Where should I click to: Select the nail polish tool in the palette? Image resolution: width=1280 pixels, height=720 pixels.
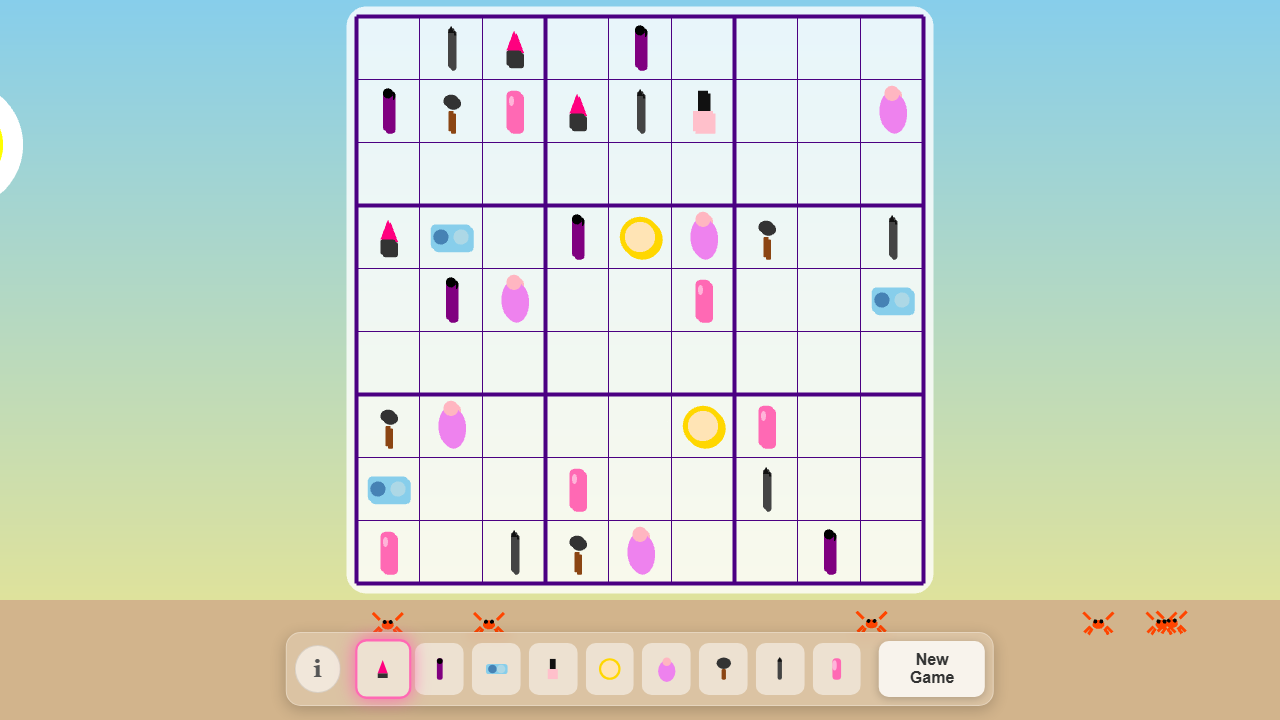tap(553, 668)
